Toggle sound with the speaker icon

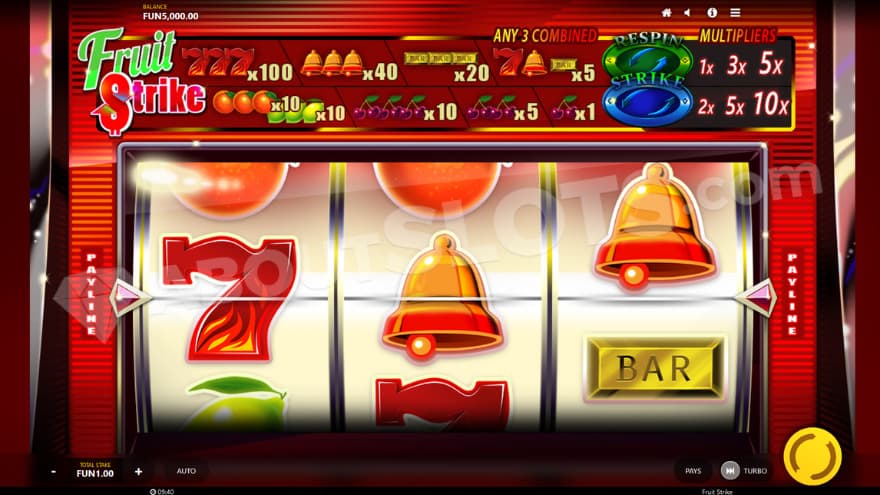coord(687,13)
